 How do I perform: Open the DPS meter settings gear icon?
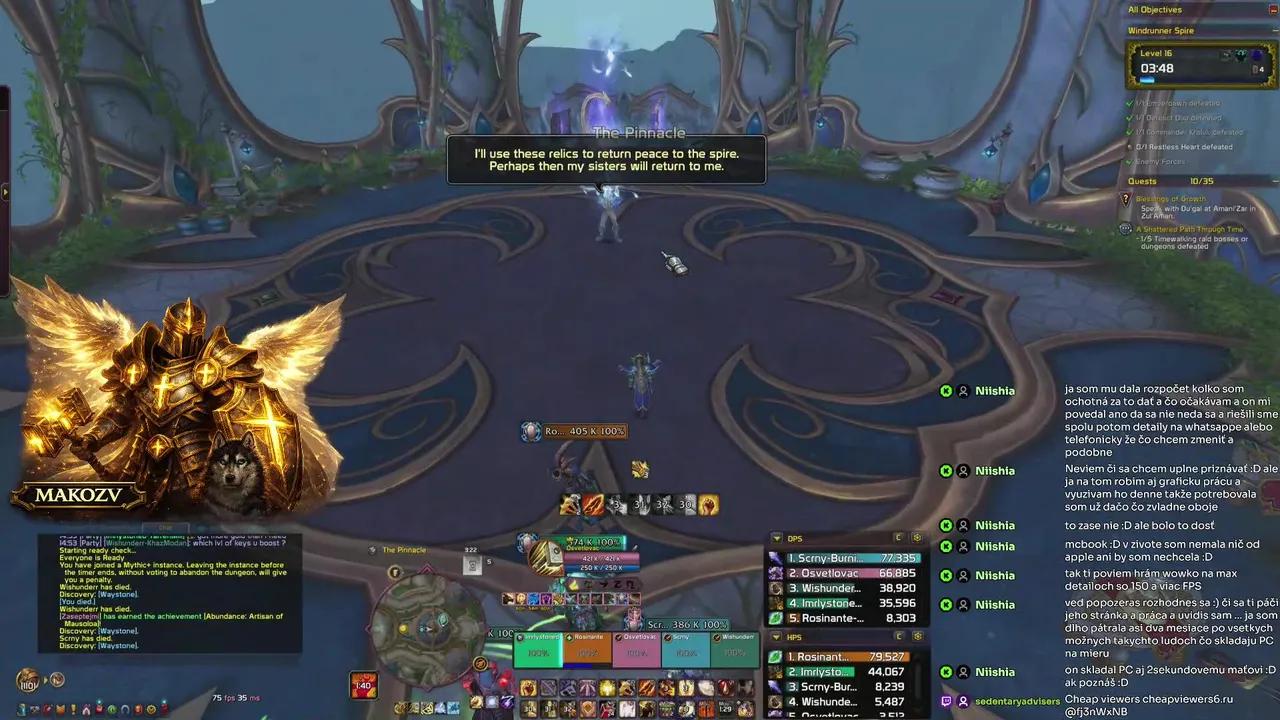[x=918, y=538]
